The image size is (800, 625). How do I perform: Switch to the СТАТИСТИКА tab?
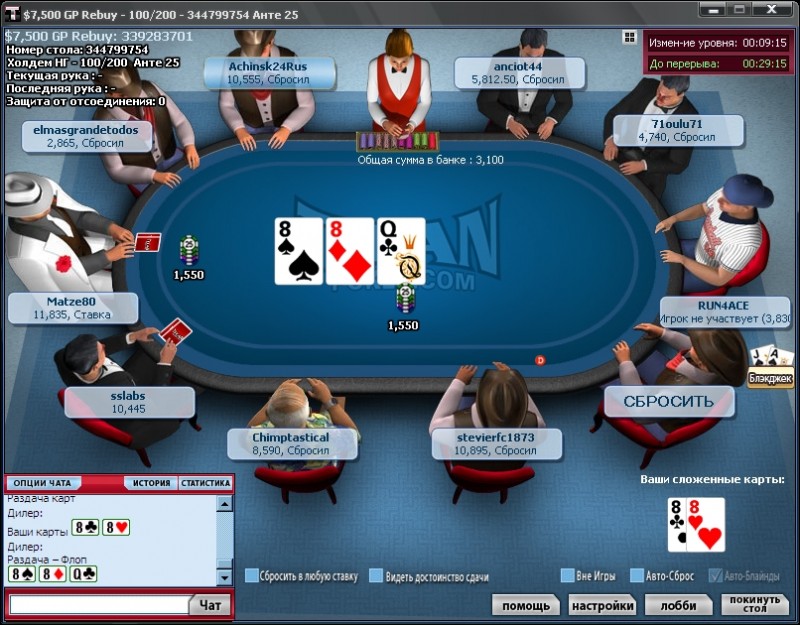[205, 483]
